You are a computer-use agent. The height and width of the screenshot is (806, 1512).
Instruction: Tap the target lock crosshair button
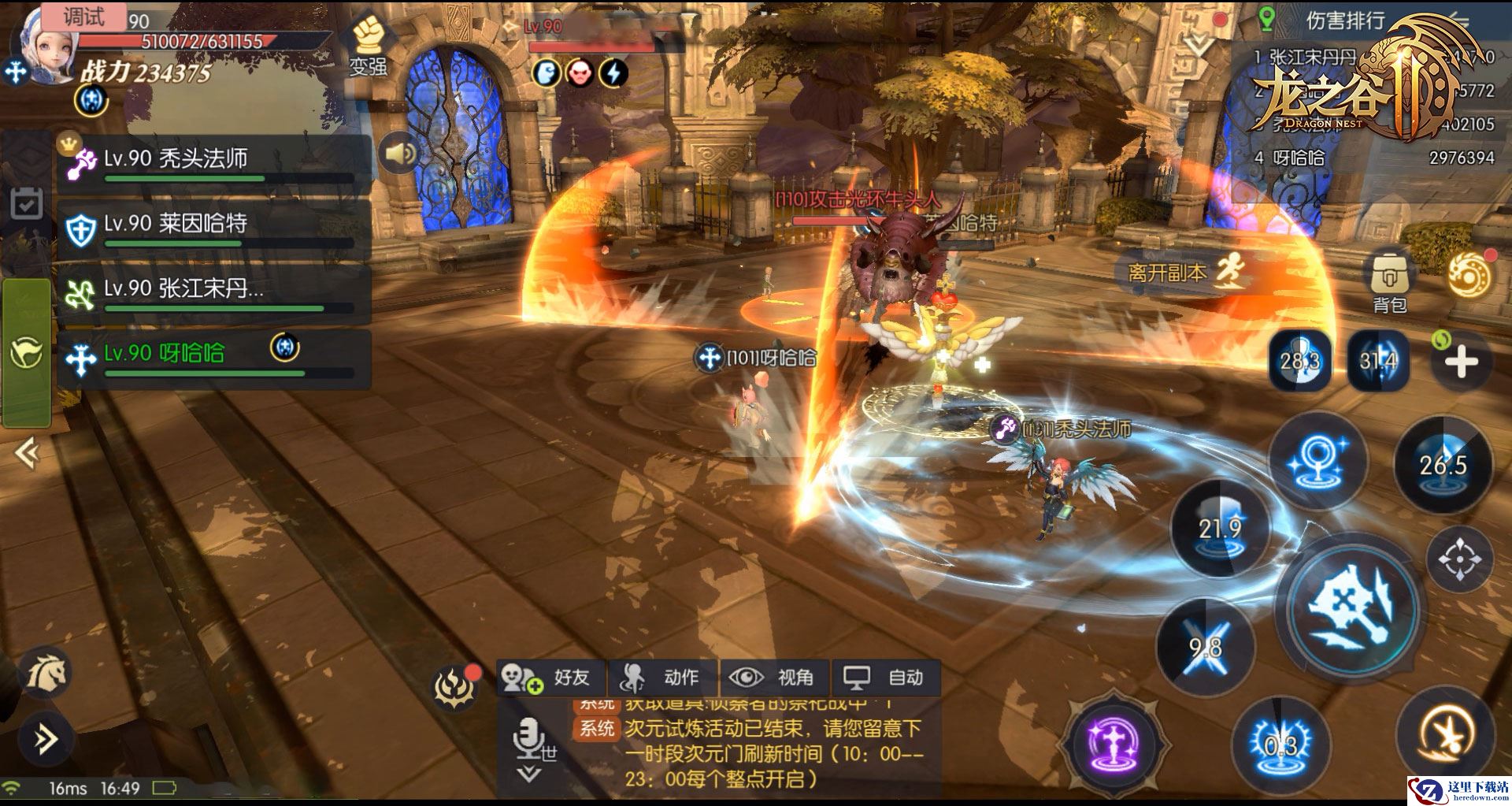(1459, 559)
